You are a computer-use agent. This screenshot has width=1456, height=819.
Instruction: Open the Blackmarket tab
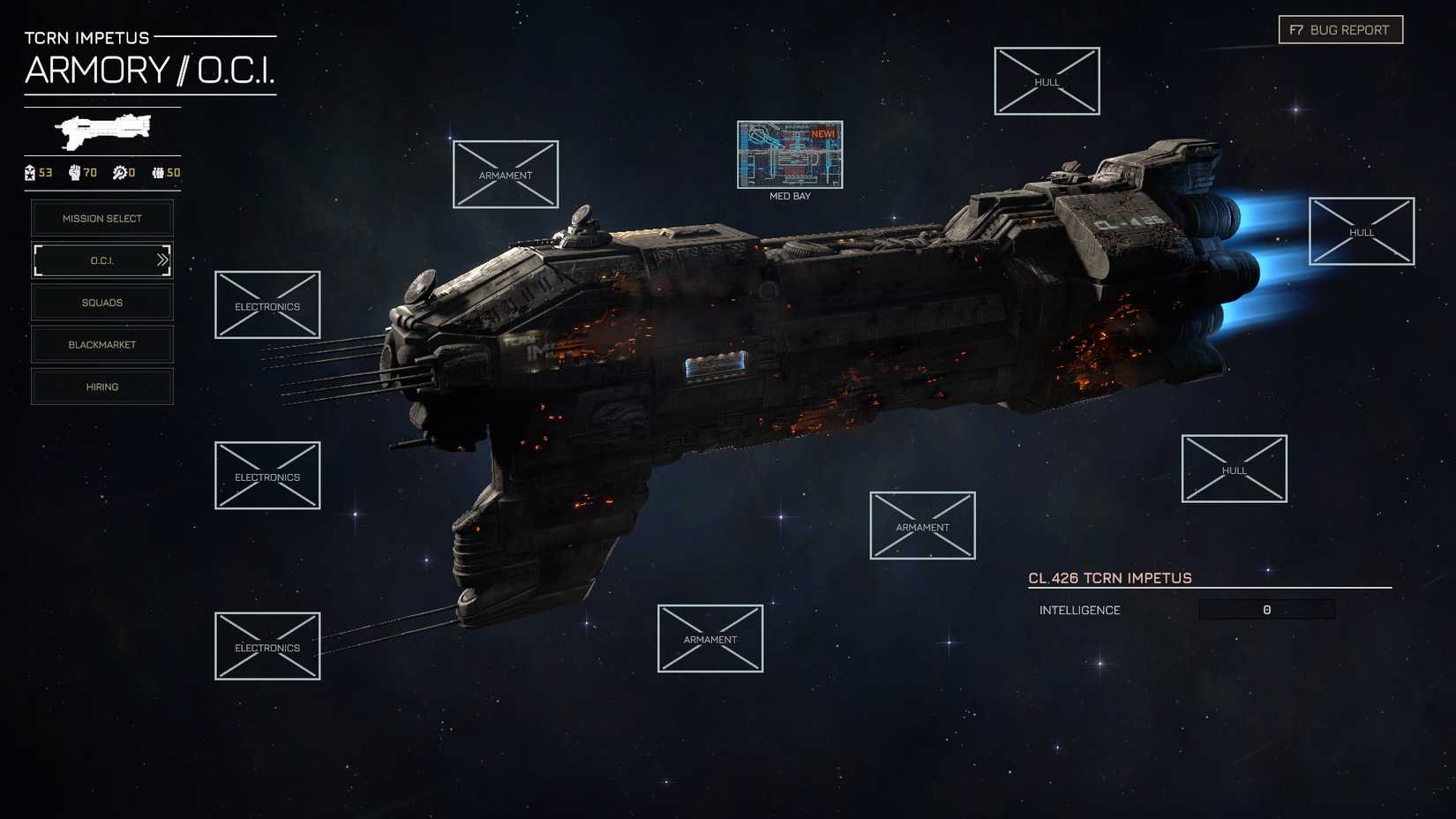tap(101, 344)
